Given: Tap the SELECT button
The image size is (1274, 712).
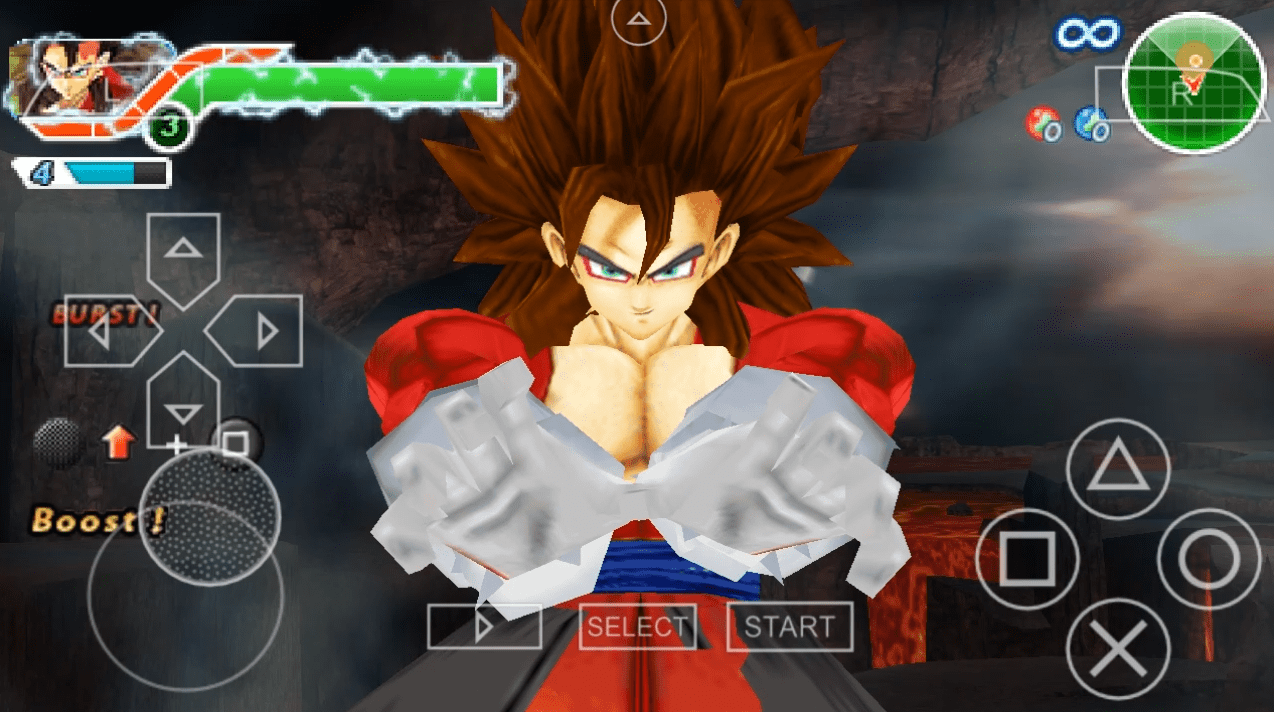Looking at the screenshot, I should 637,627.
